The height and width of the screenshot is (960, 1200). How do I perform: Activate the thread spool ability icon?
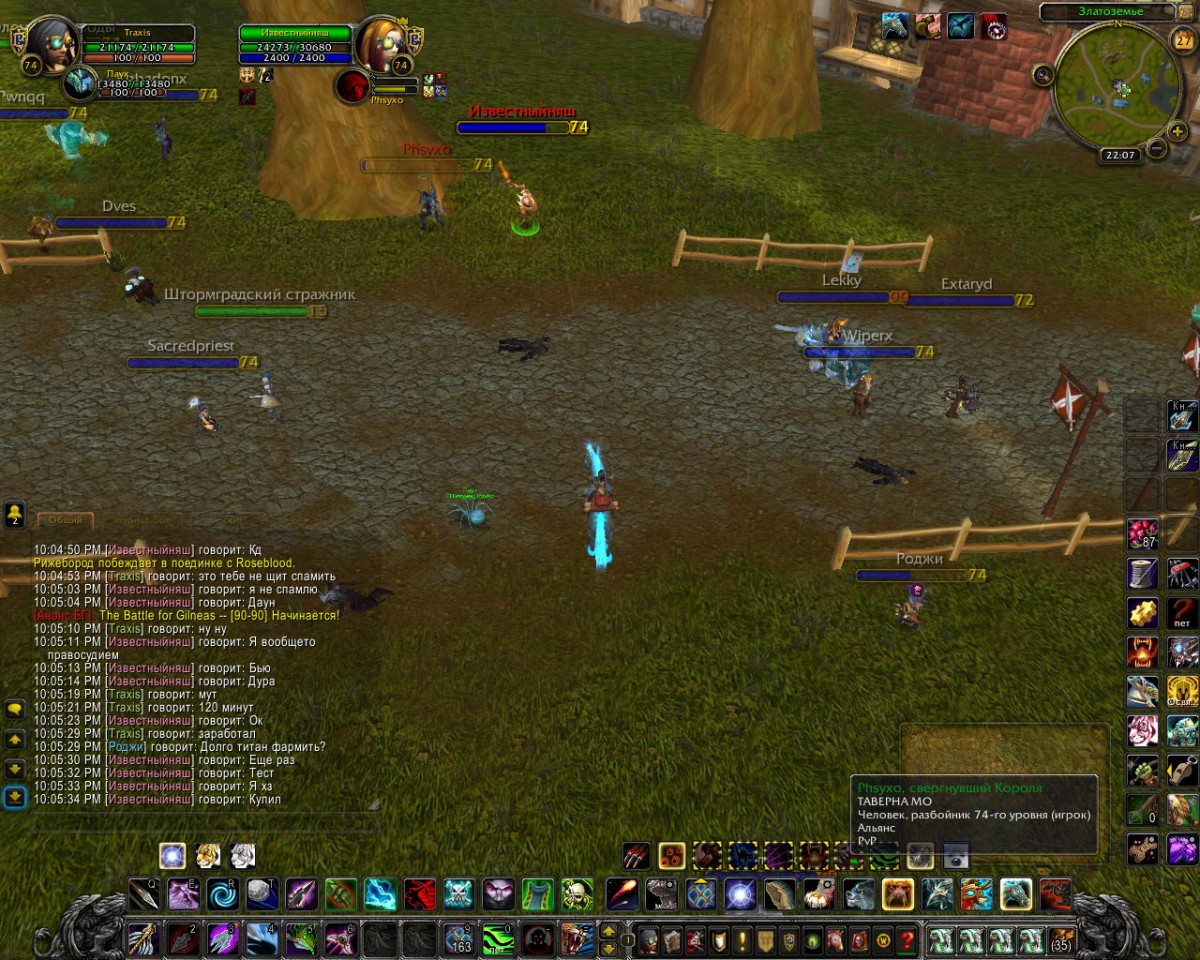point(1142,572)
